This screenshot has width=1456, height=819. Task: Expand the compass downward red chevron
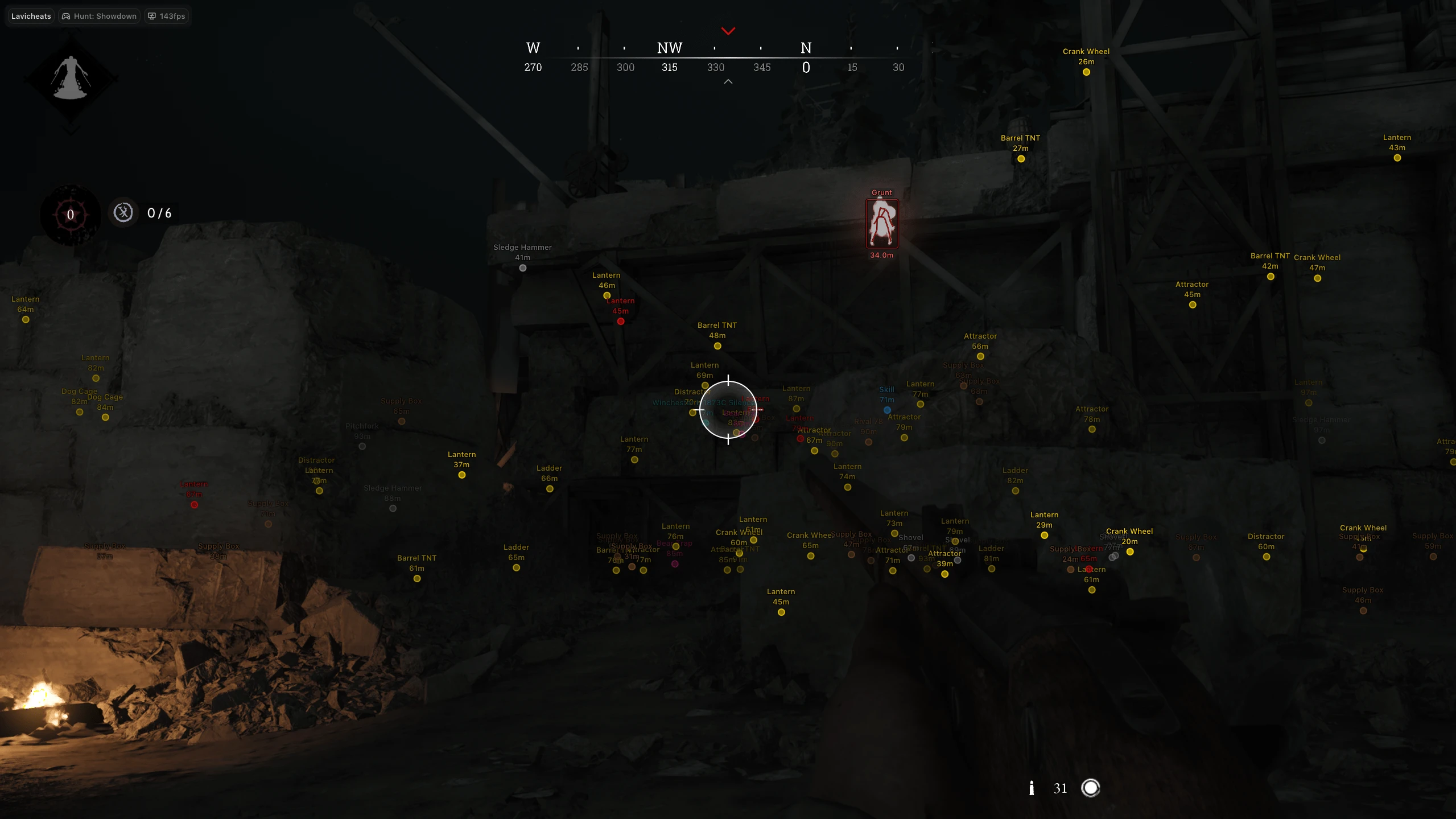click(728, 31)
